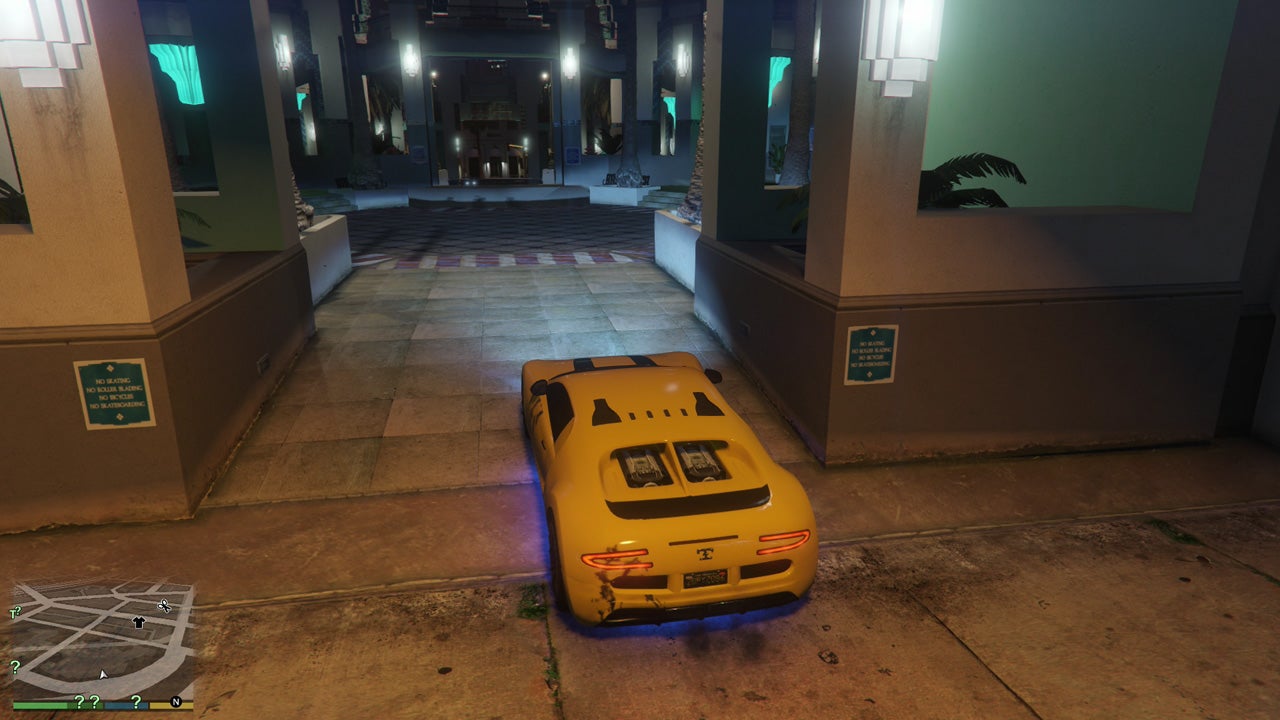Select the white player arrow on the minimap
The image size is (1280, 720).
[x=103, y=674]
